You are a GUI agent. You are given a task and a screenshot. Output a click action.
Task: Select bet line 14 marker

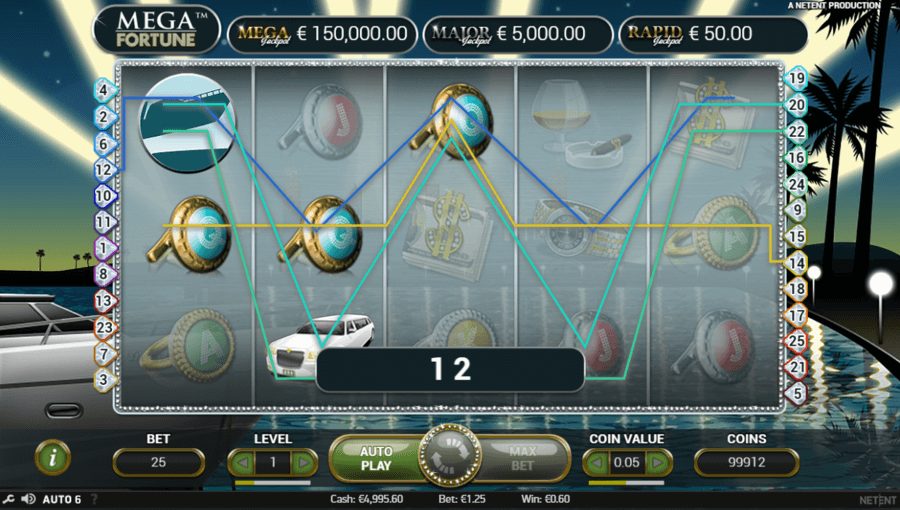[797, 263]
